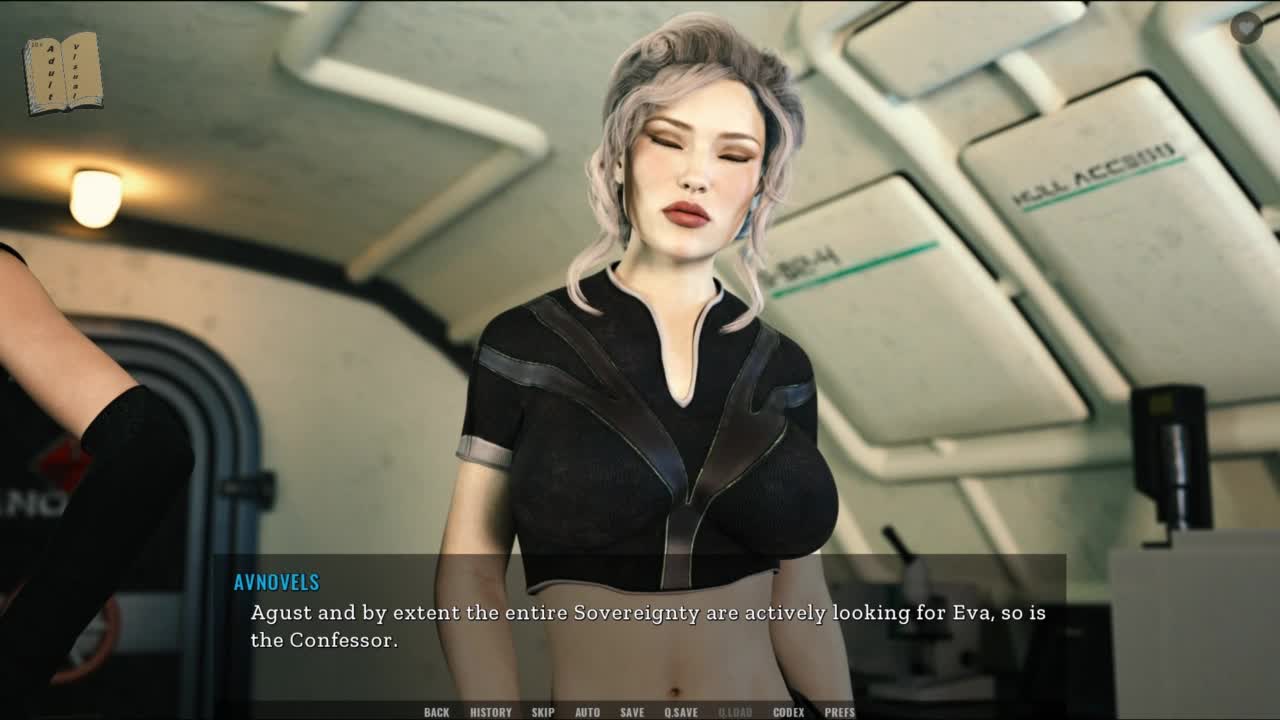Click the Adult Visual book logo
This screenshot has width=1280, height=720.
(x=63, y=72)
